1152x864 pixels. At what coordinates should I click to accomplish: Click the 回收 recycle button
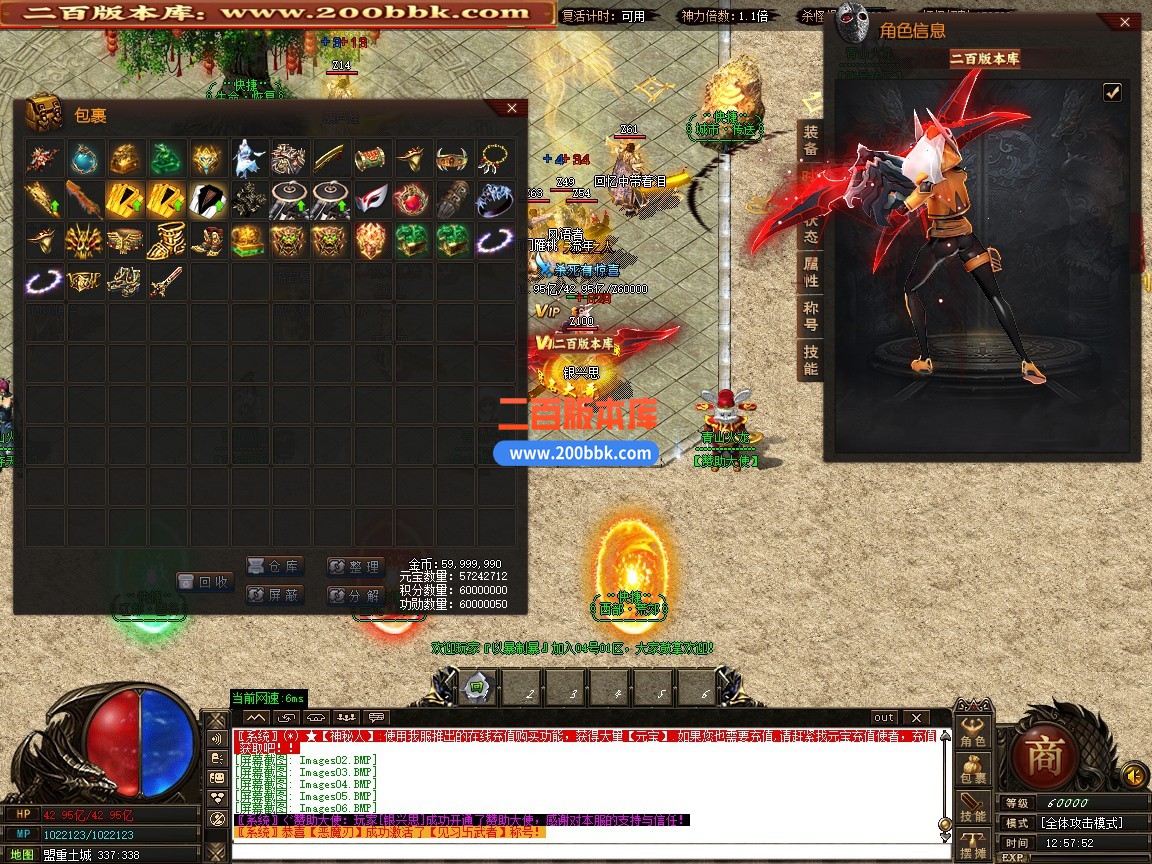(x=204, y=581)
